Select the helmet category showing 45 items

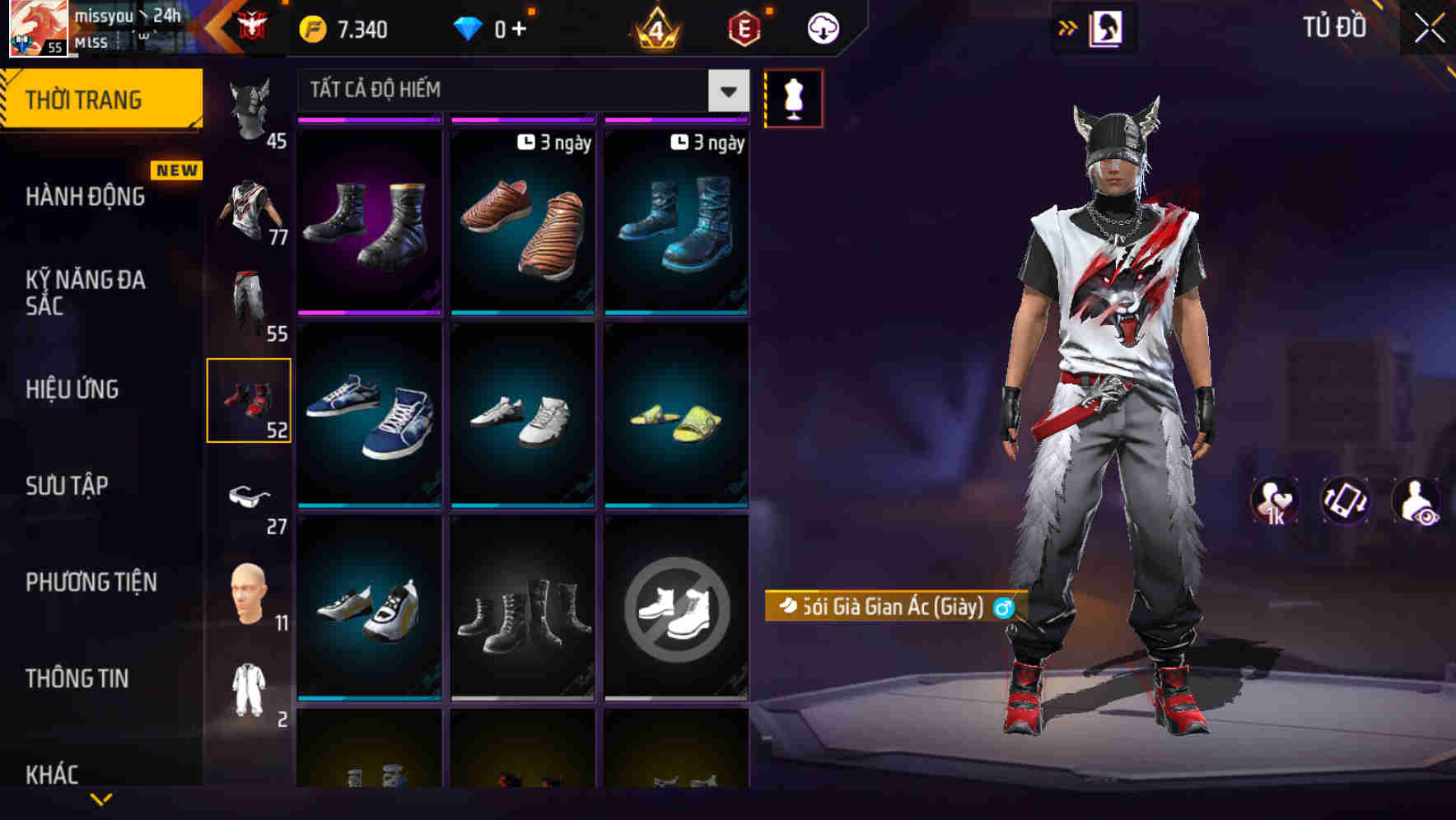pos(251,107)
